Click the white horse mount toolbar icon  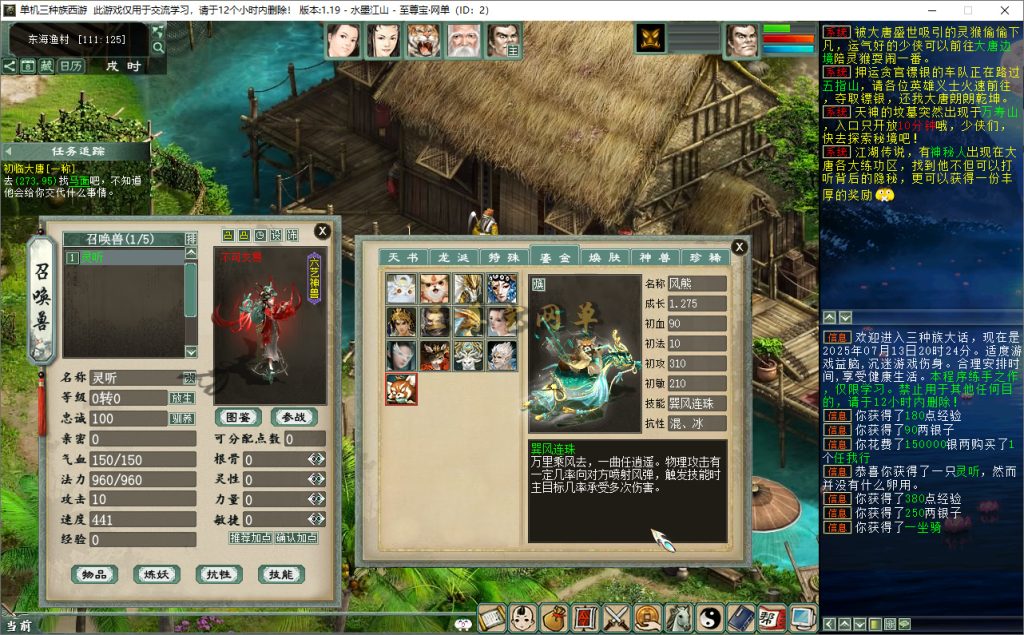[x=679, y=618]
